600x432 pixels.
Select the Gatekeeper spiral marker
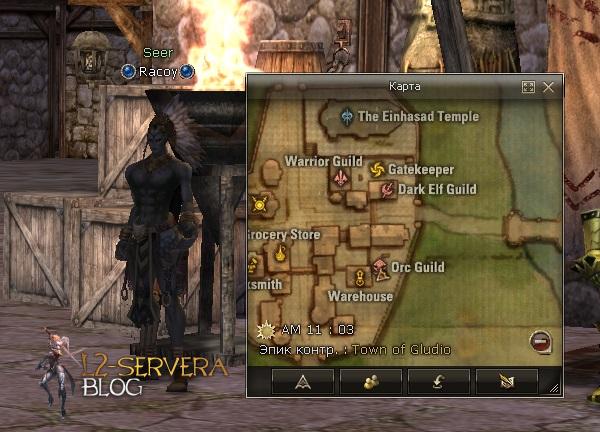click(377, 170)
